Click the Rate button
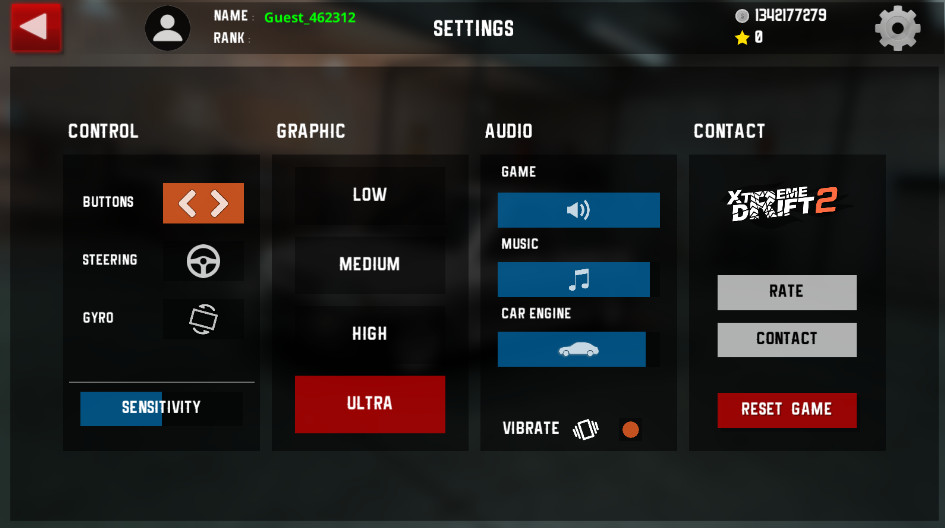Screen dimensions: 945x528 click(786, 292)
